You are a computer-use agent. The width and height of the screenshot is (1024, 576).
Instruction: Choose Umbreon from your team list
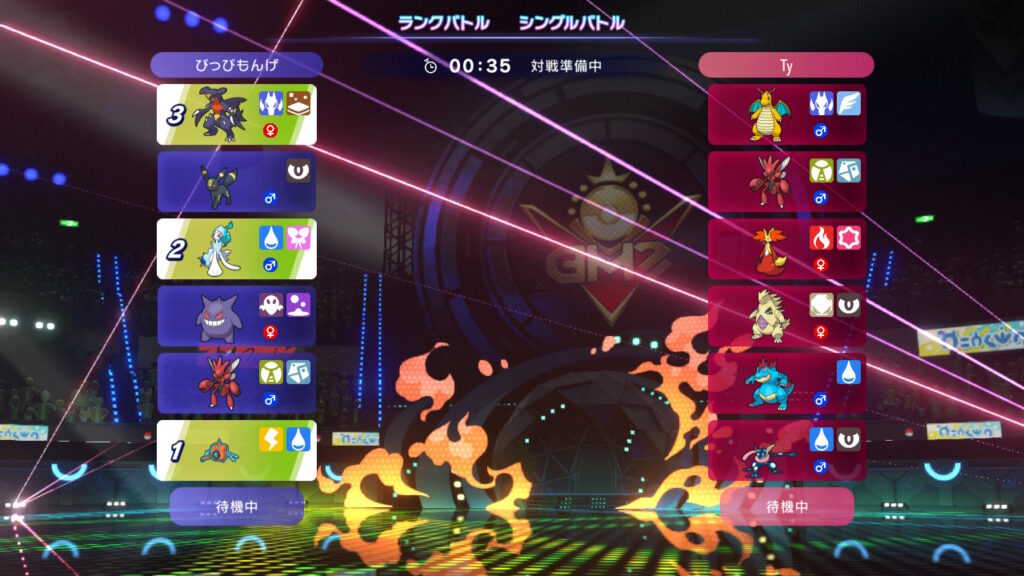pos(237,181)
